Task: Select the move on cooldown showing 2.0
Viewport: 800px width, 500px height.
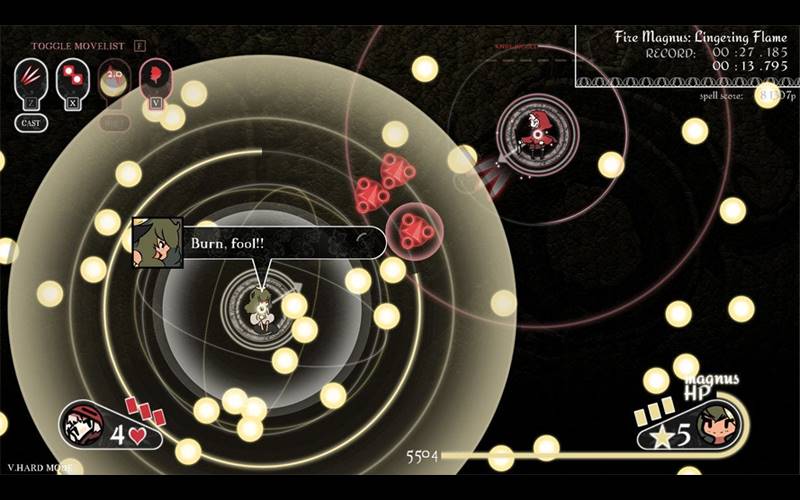Action: coord(113,78)
